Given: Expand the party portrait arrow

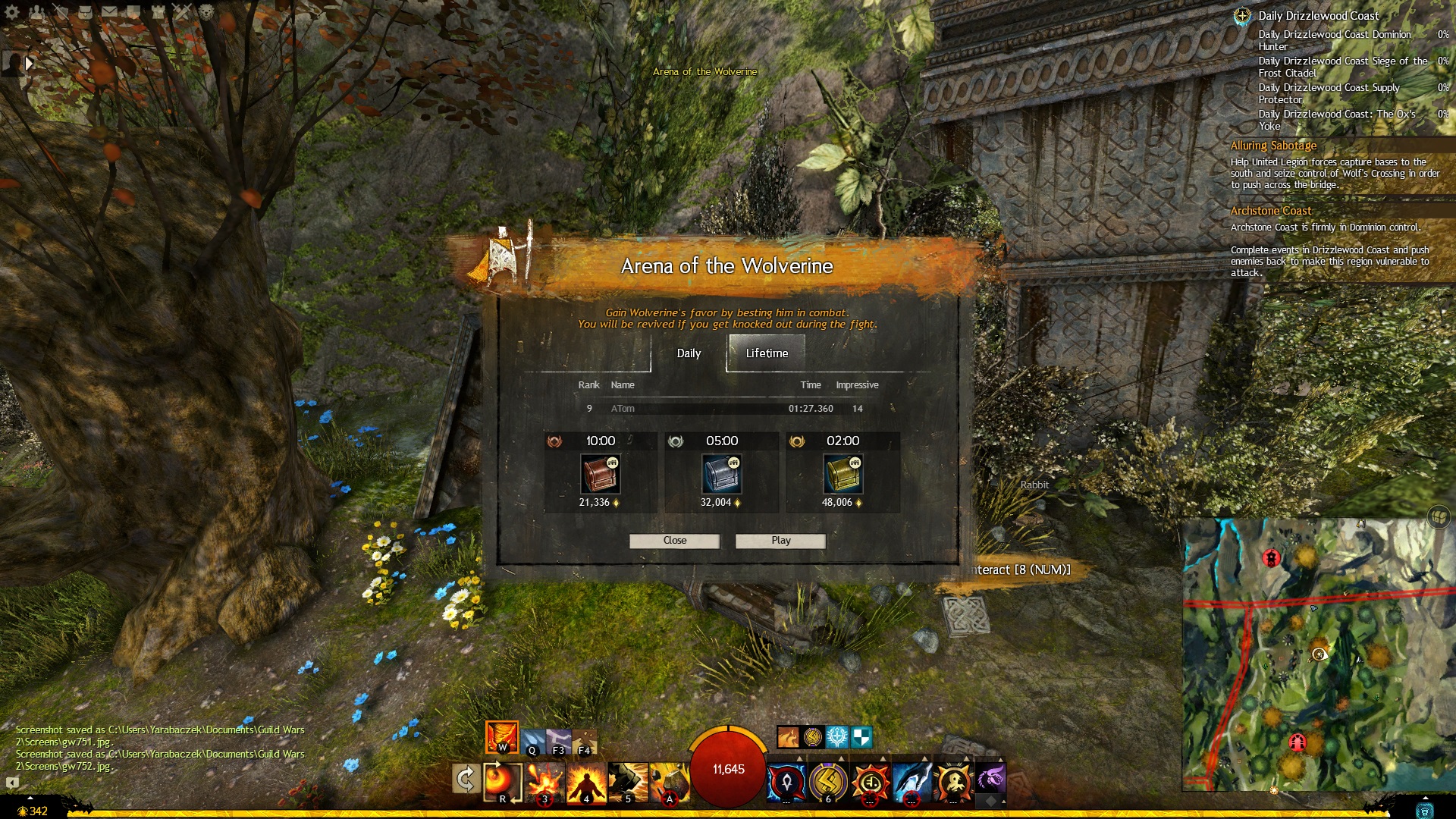Looking at the screenshot, I should pyautogui.click(x=29, y=64).
